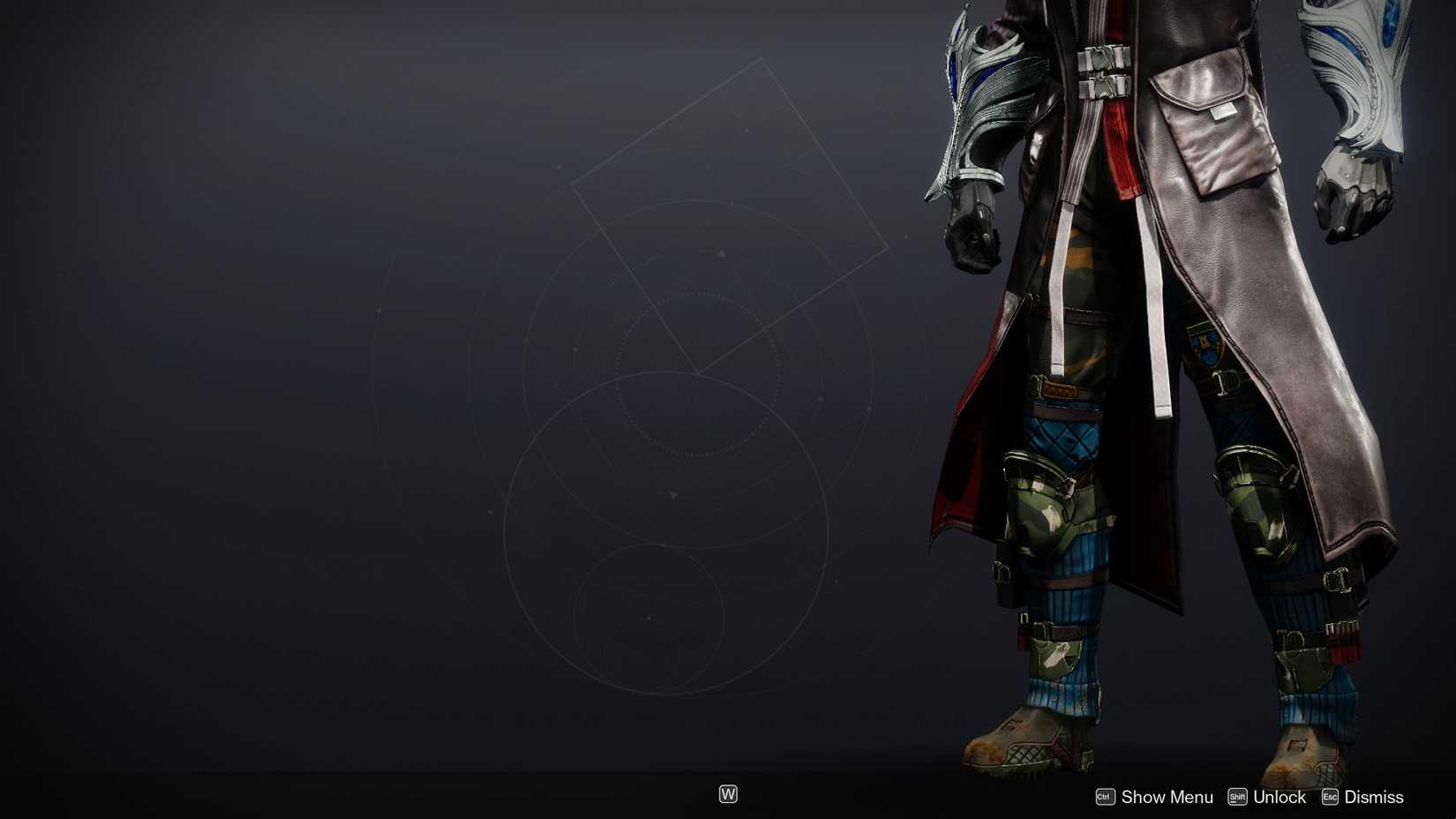Viewport: 1456px width, 819px height.
Task: Click Unlock to toggle the item lock state
Action: (x=1280, y=797)
